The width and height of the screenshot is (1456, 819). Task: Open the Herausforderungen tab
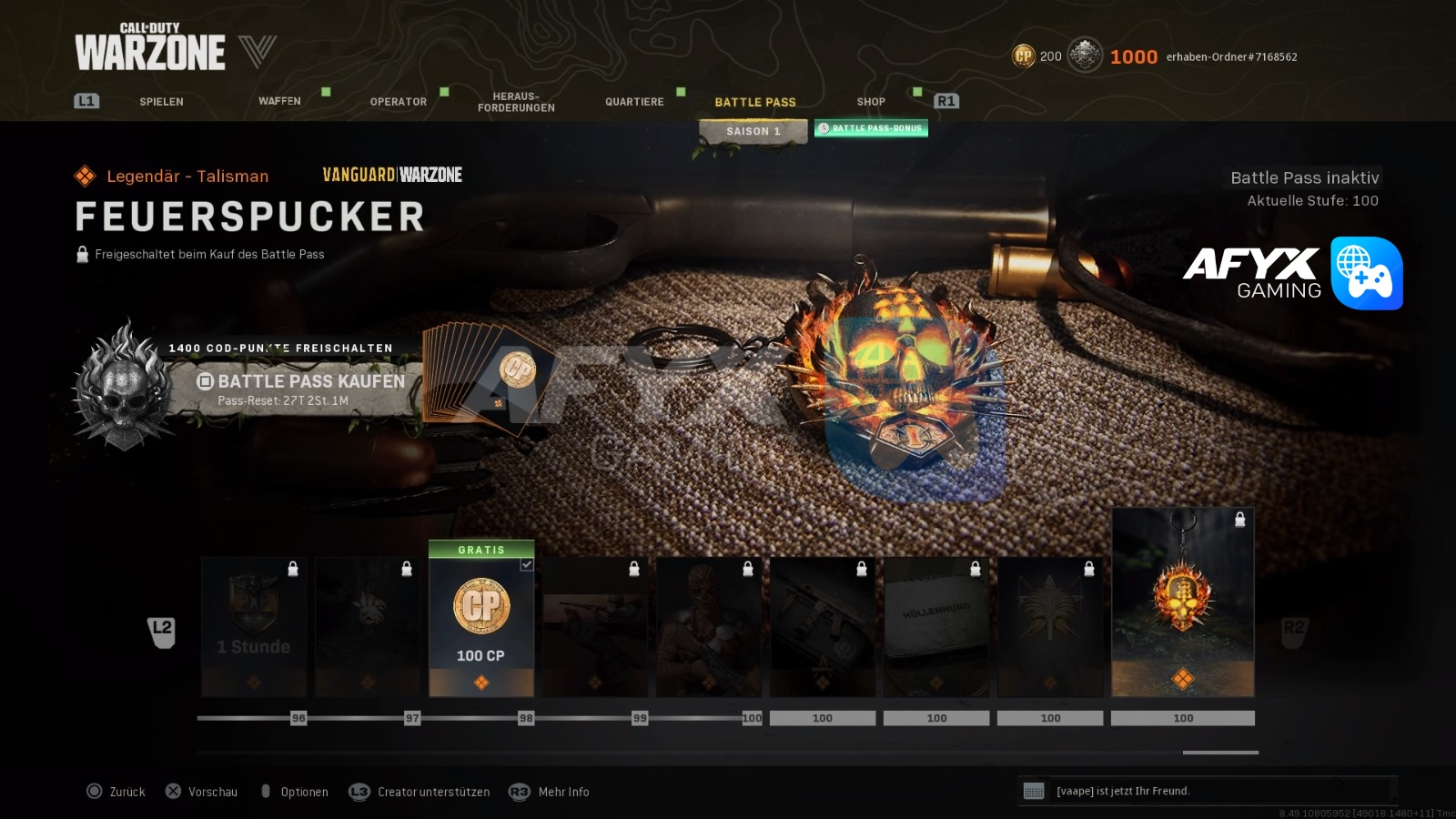click(516, 102)
